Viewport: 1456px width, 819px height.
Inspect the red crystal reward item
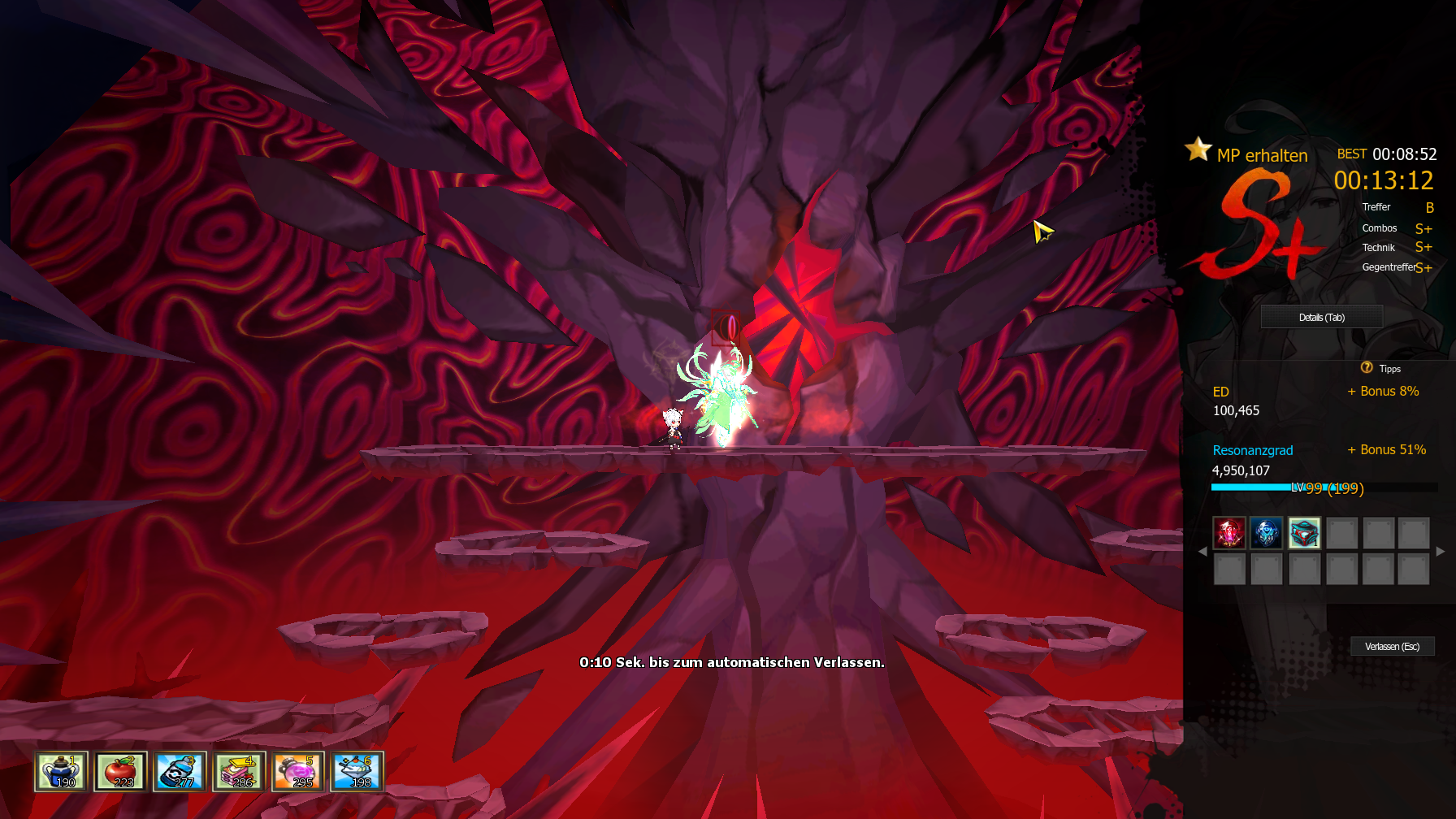(x=1229, y=533)
